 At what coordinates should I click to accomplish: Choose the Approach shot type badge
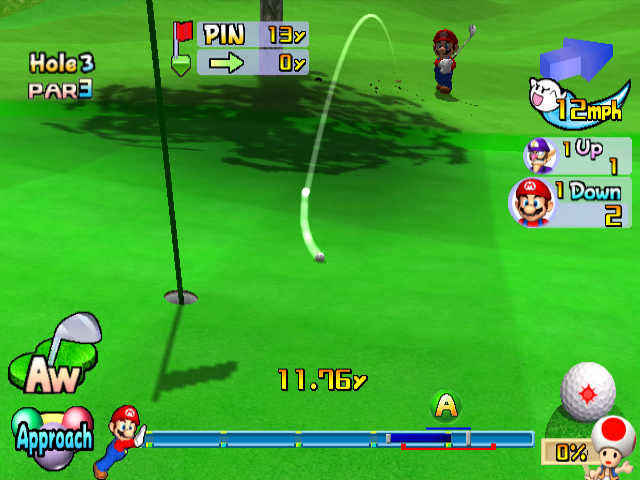click(x=53, y=434)
